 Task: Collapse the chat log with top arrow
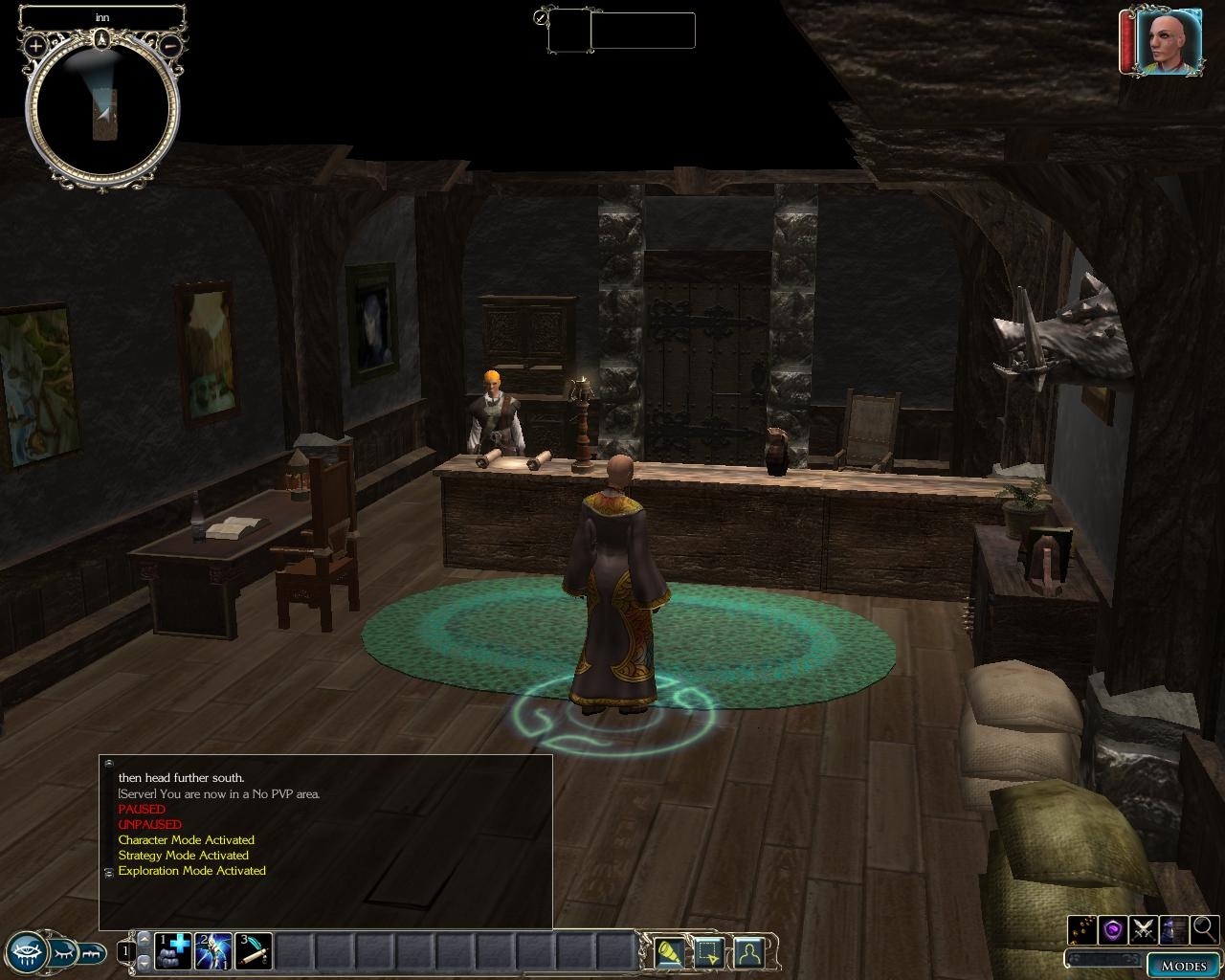pos(109,764)
